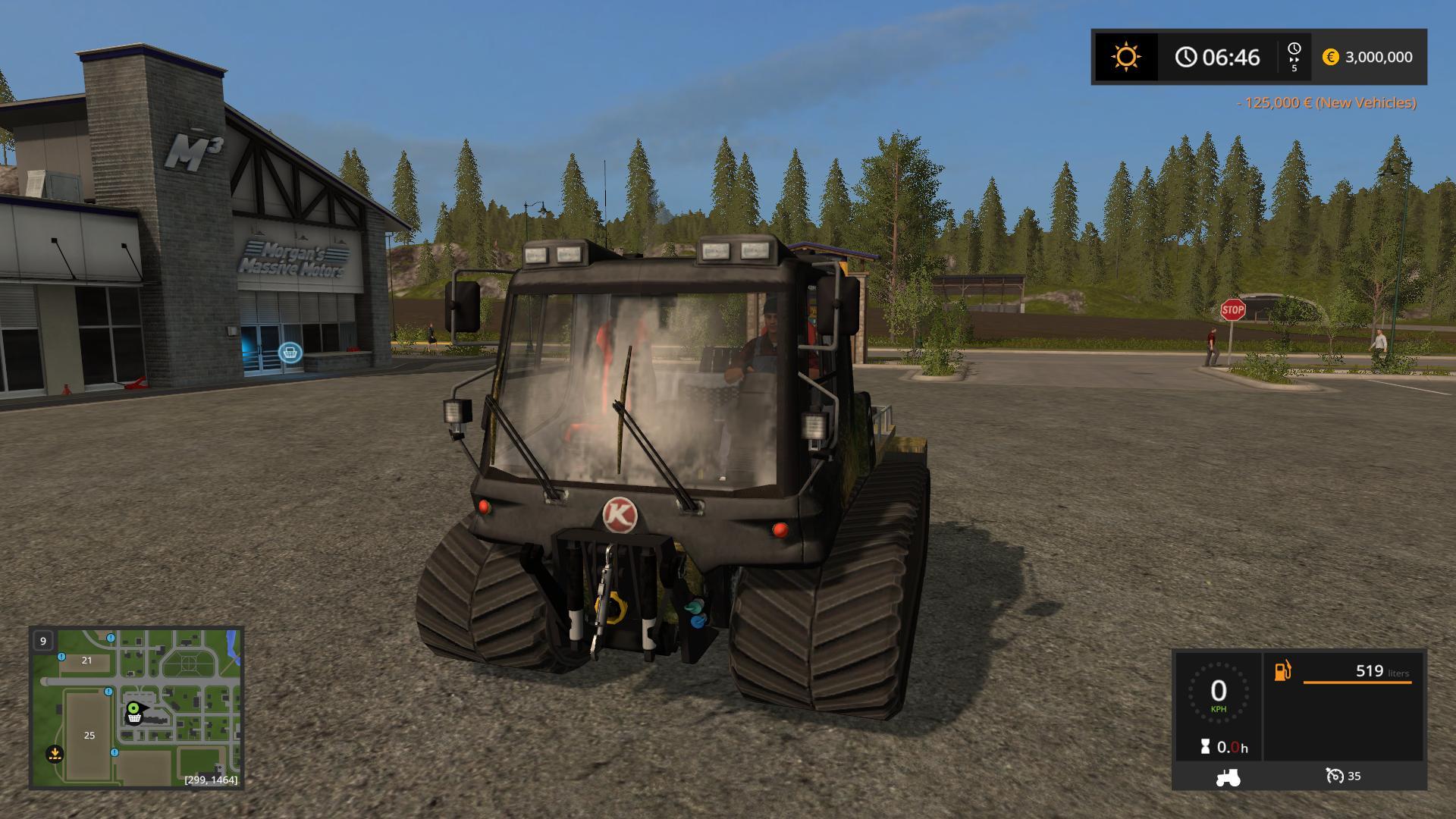This screenshot has height=819, width=1456.
Task: Toggle the fast-forward time scale indicator
Action: point(1294,56)
